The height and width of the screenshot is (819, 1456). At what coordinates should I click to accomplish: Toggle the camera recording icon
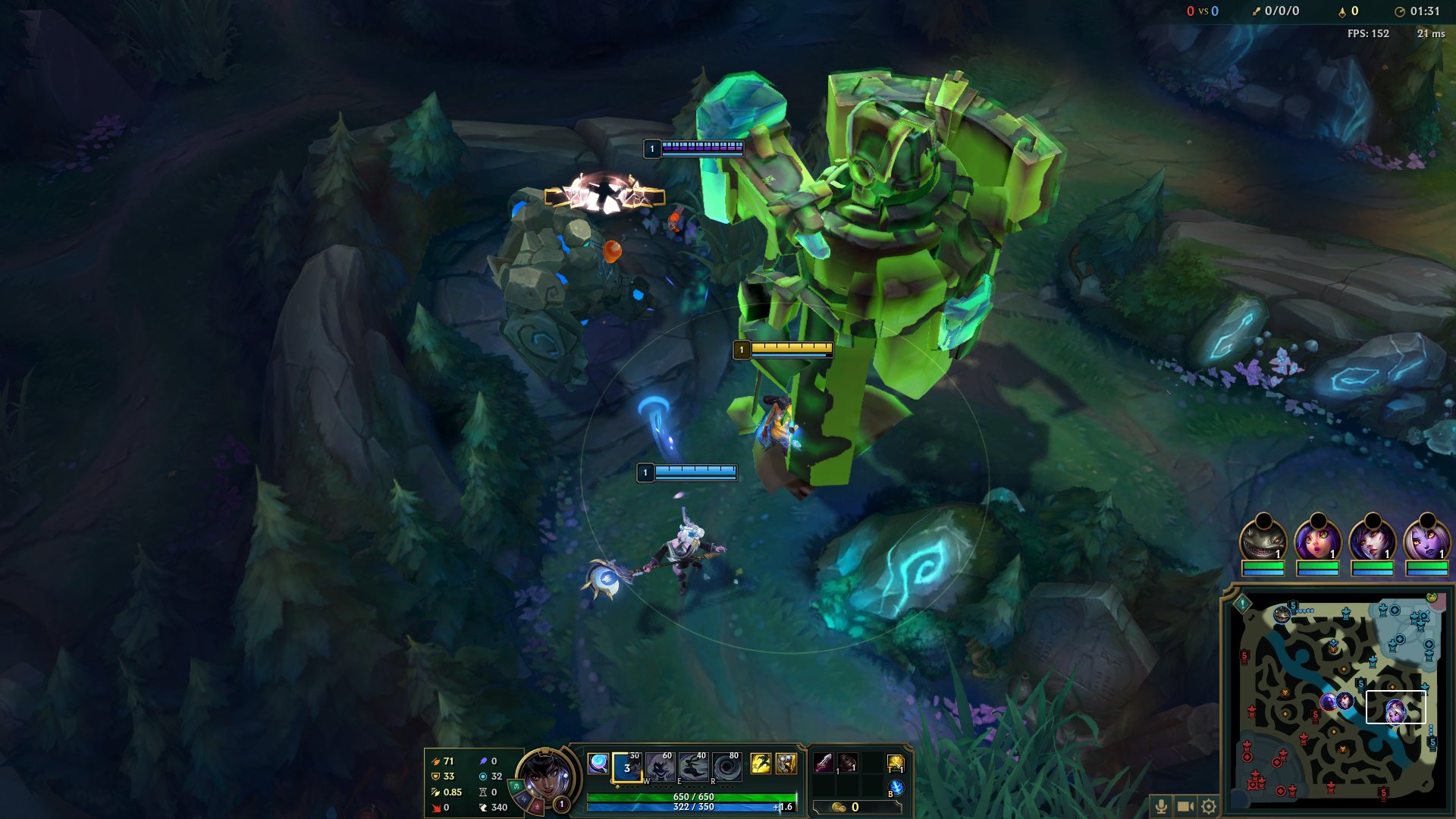(x=1185, y=806)
